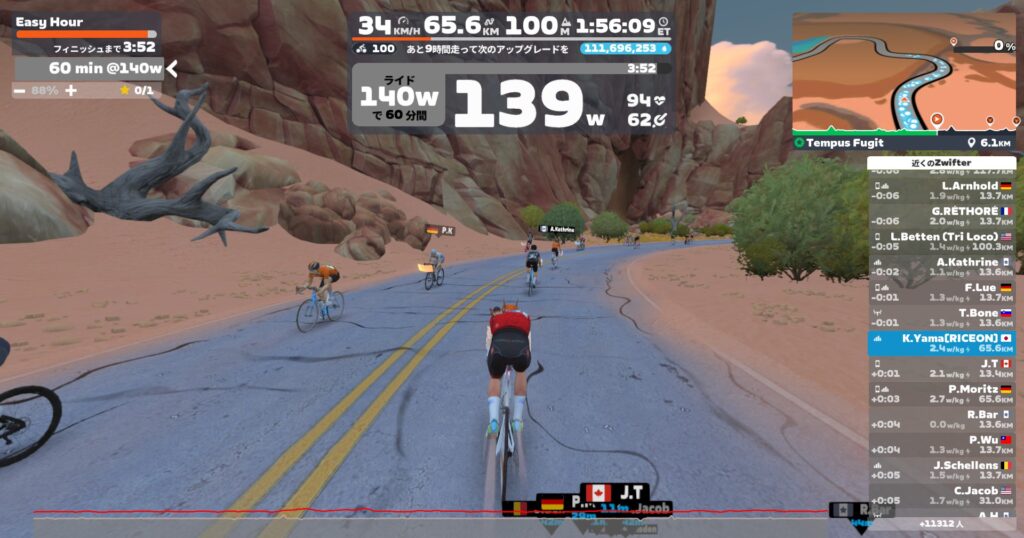Choose G.RETHORE from the nearby Zwifters
The width and height of the screenshot is (1024, 538).
pyautogui.click(x=942, y=216)
